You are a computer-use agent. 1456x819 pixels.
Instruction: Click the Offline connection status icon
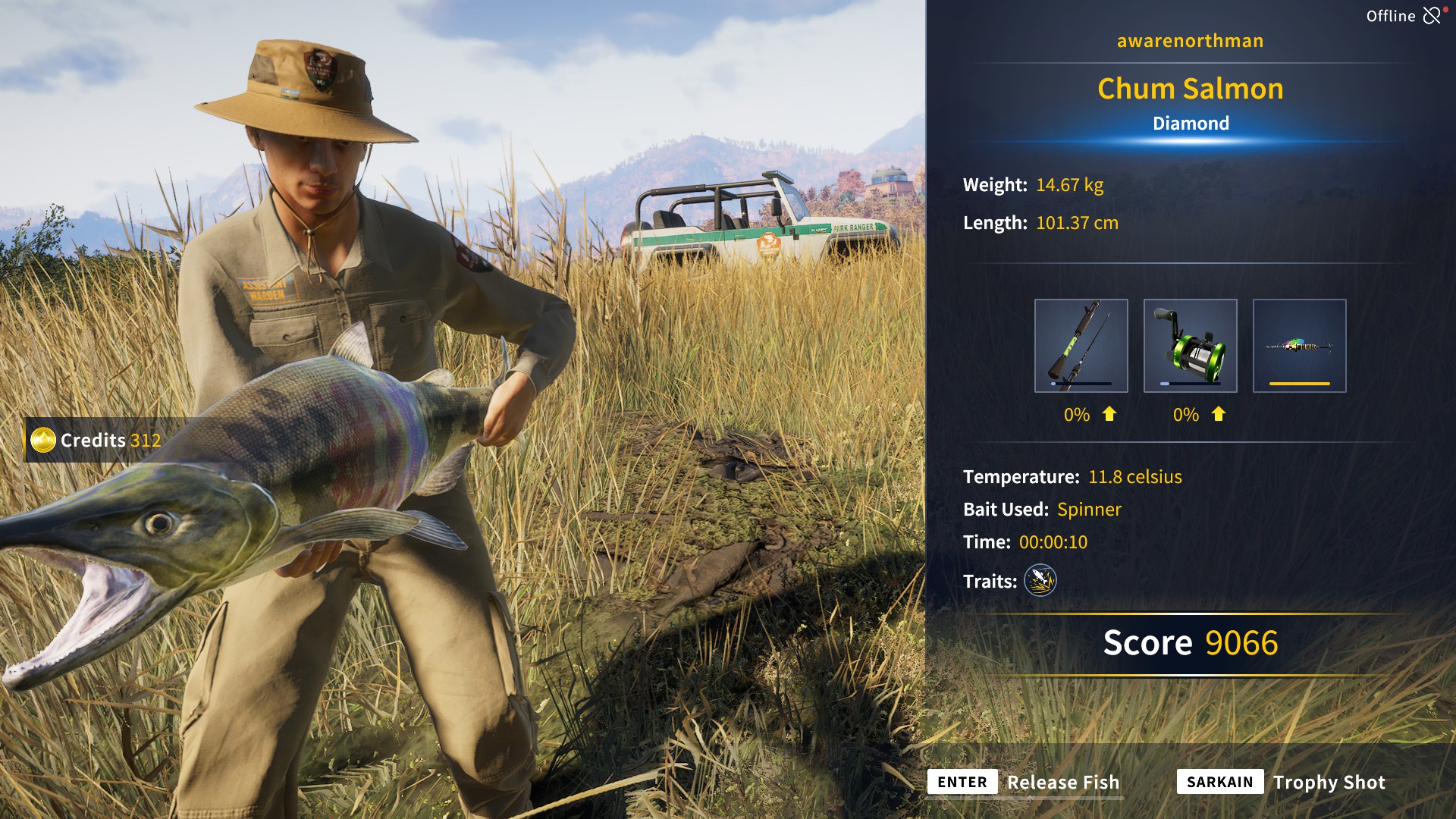click(x=1431, y=16)
